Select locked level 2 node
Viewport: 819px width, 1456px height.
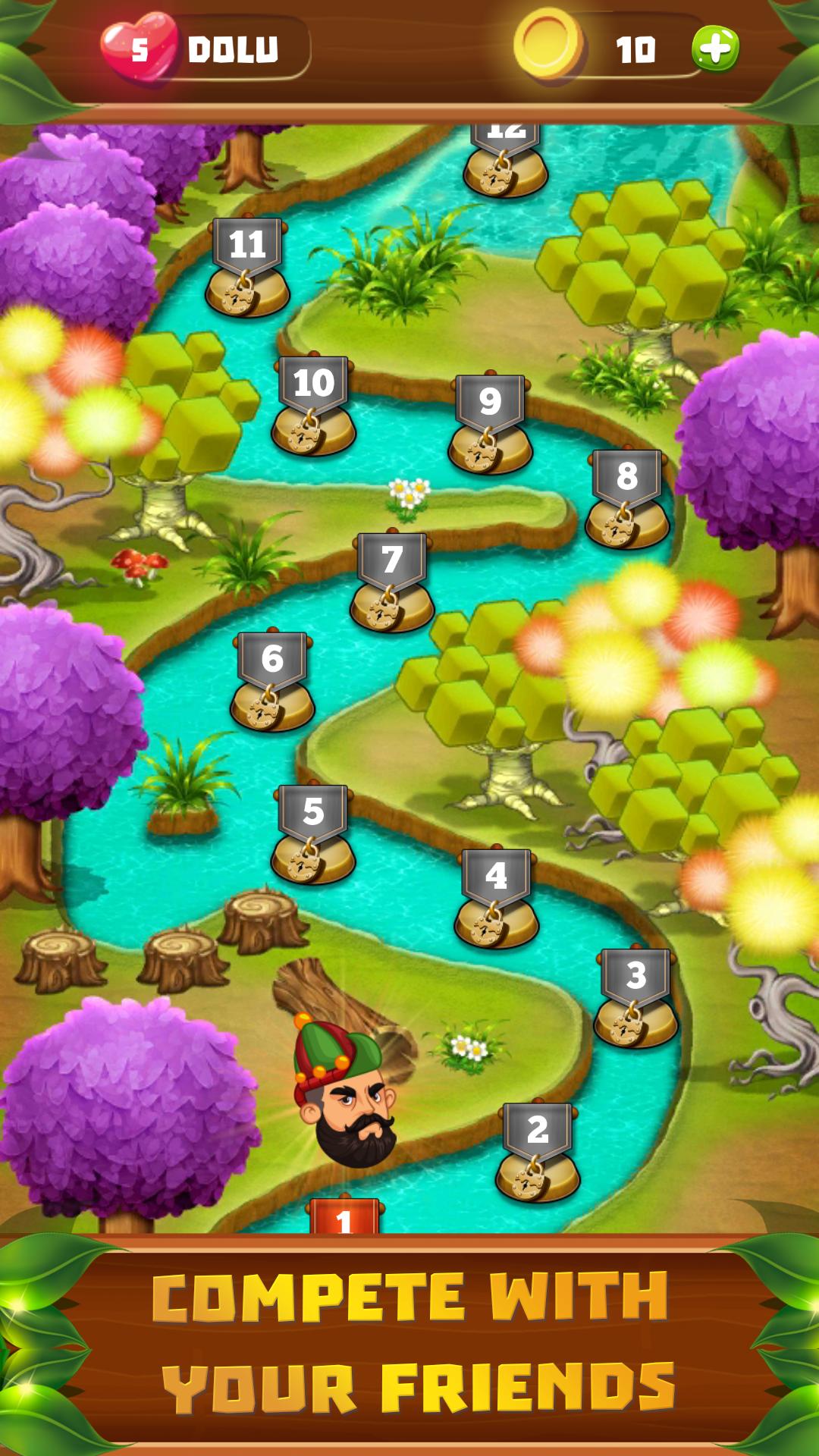tap(538, 1153)
